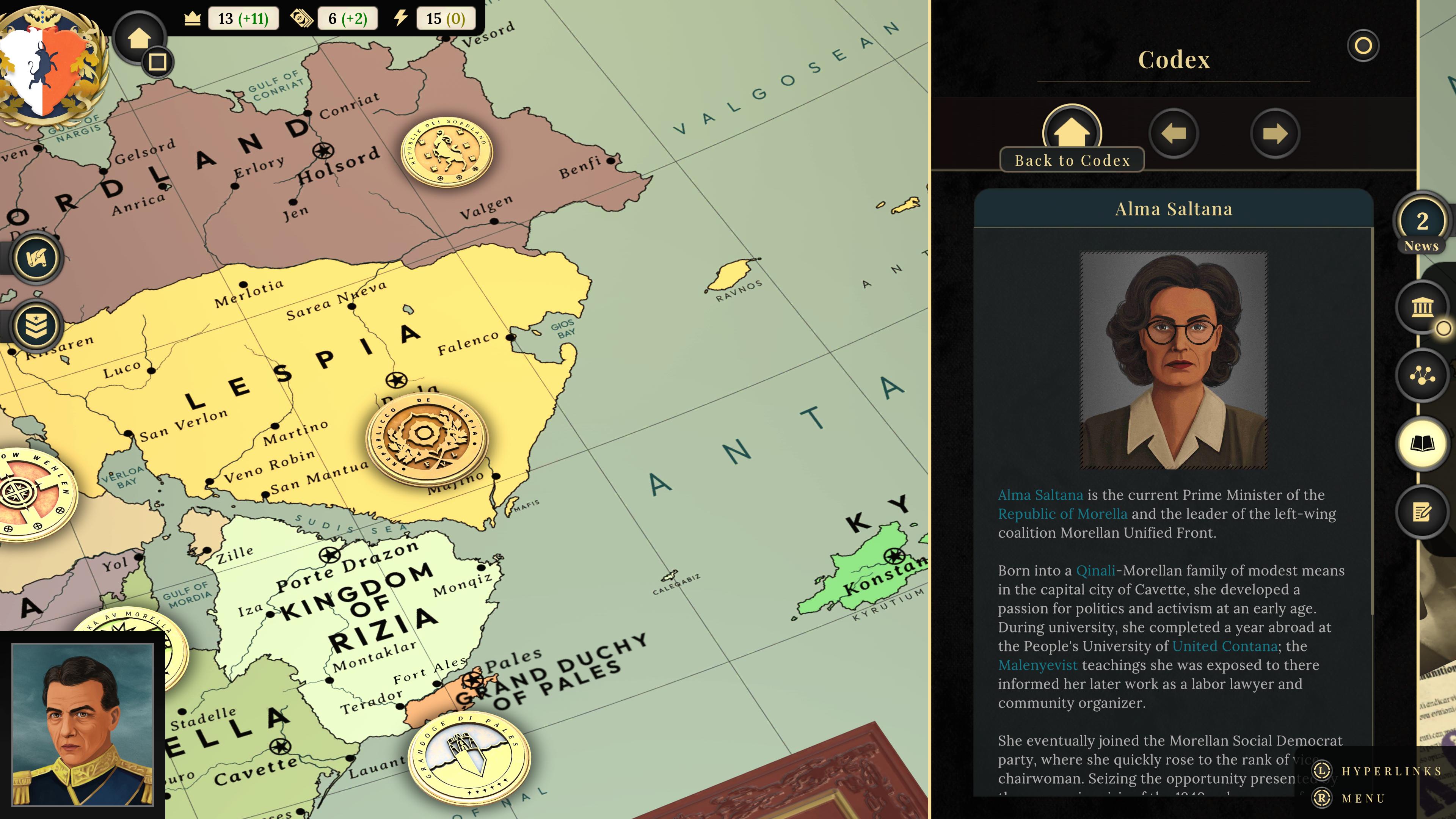
Task: Navigate to the previous codex entry
Action: [1174, 134]
